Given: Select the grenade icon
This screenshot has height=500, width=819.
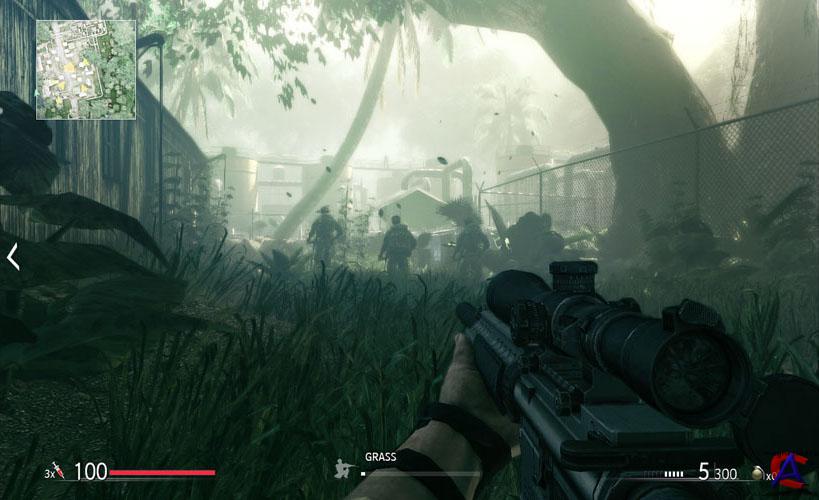Looking at the screenshot, I should pos(758,472).
